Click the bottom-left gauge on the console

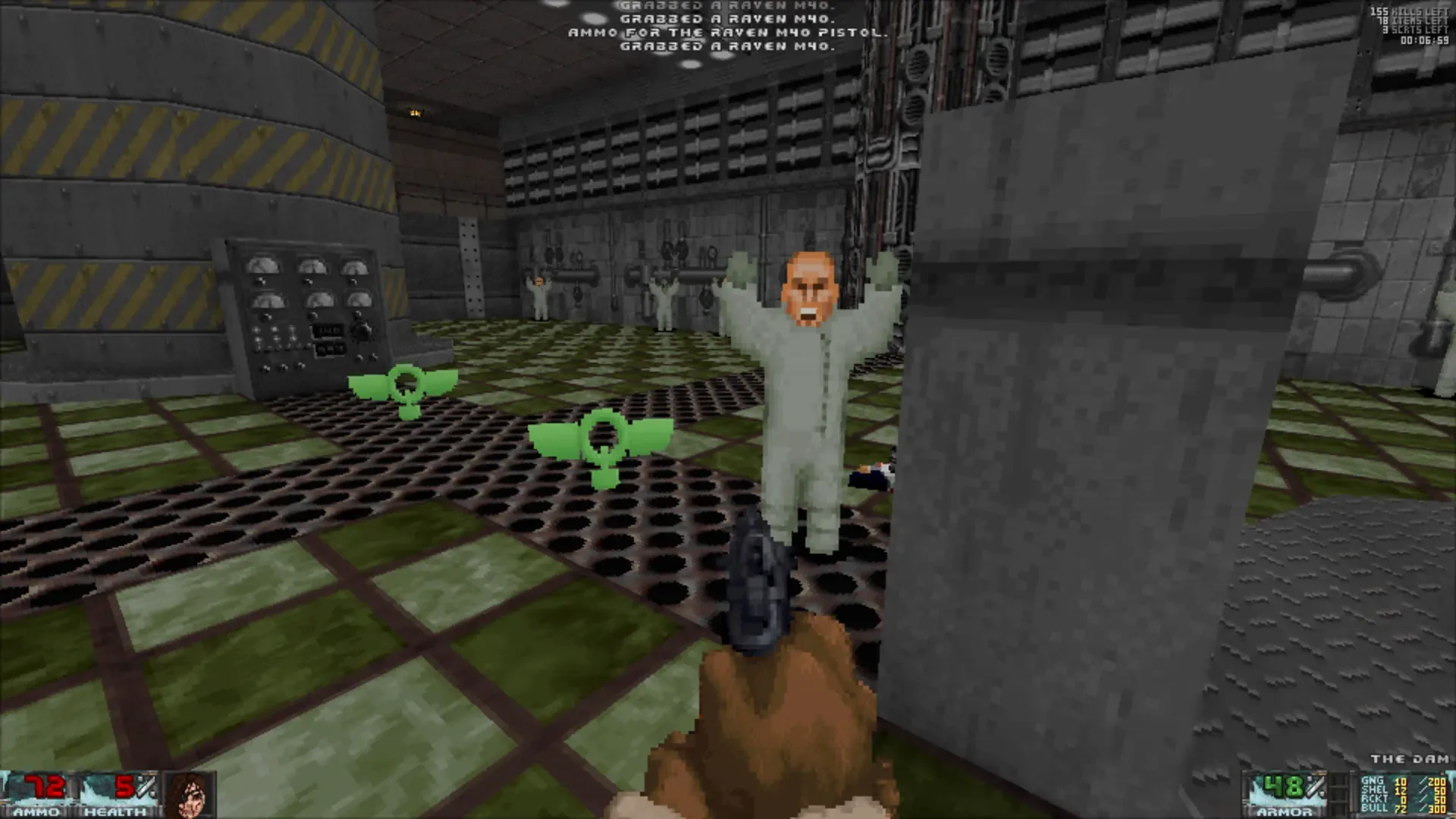270,300
